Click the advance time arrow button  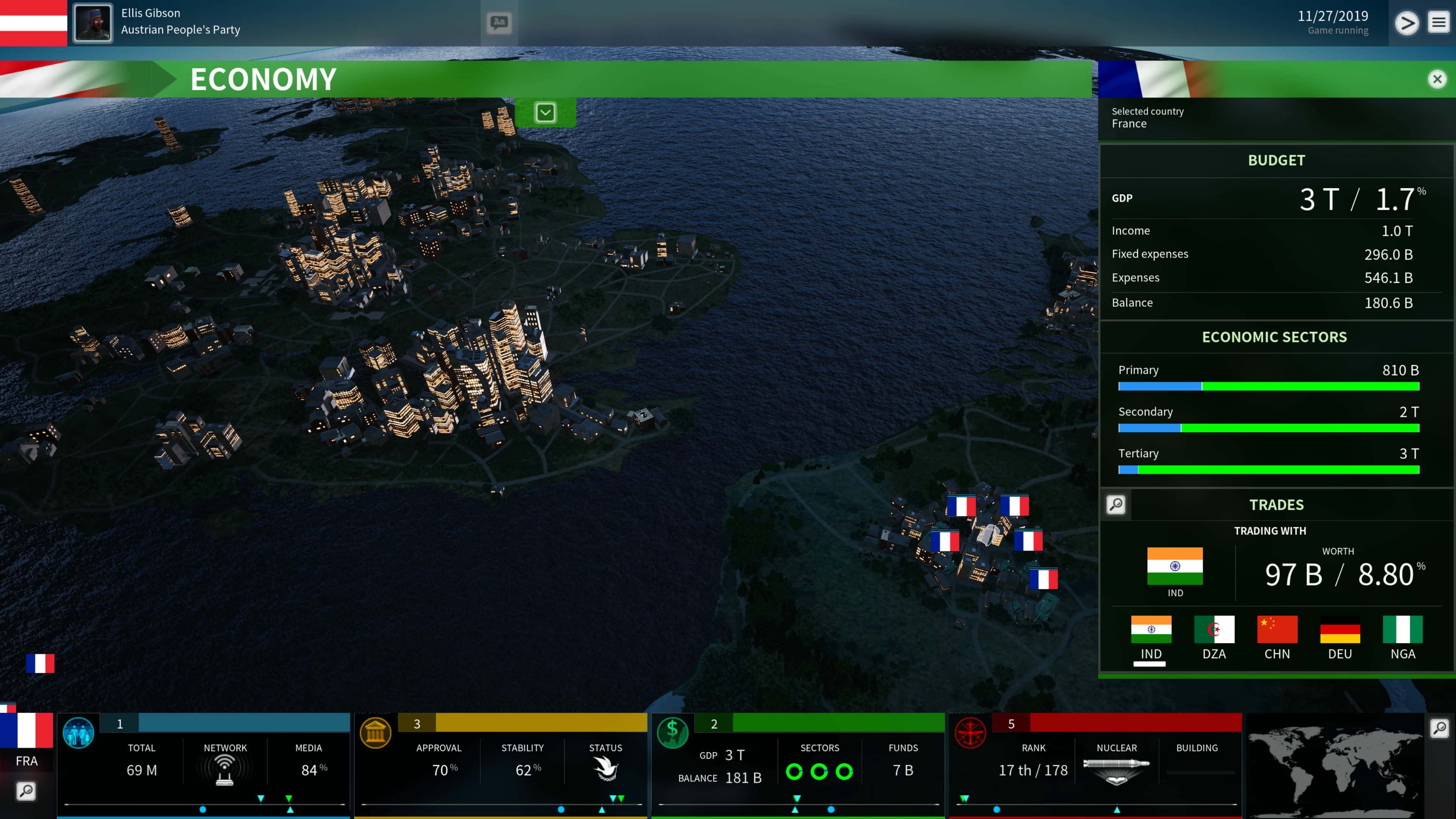pyautogui.click(x=1406, y=23)
